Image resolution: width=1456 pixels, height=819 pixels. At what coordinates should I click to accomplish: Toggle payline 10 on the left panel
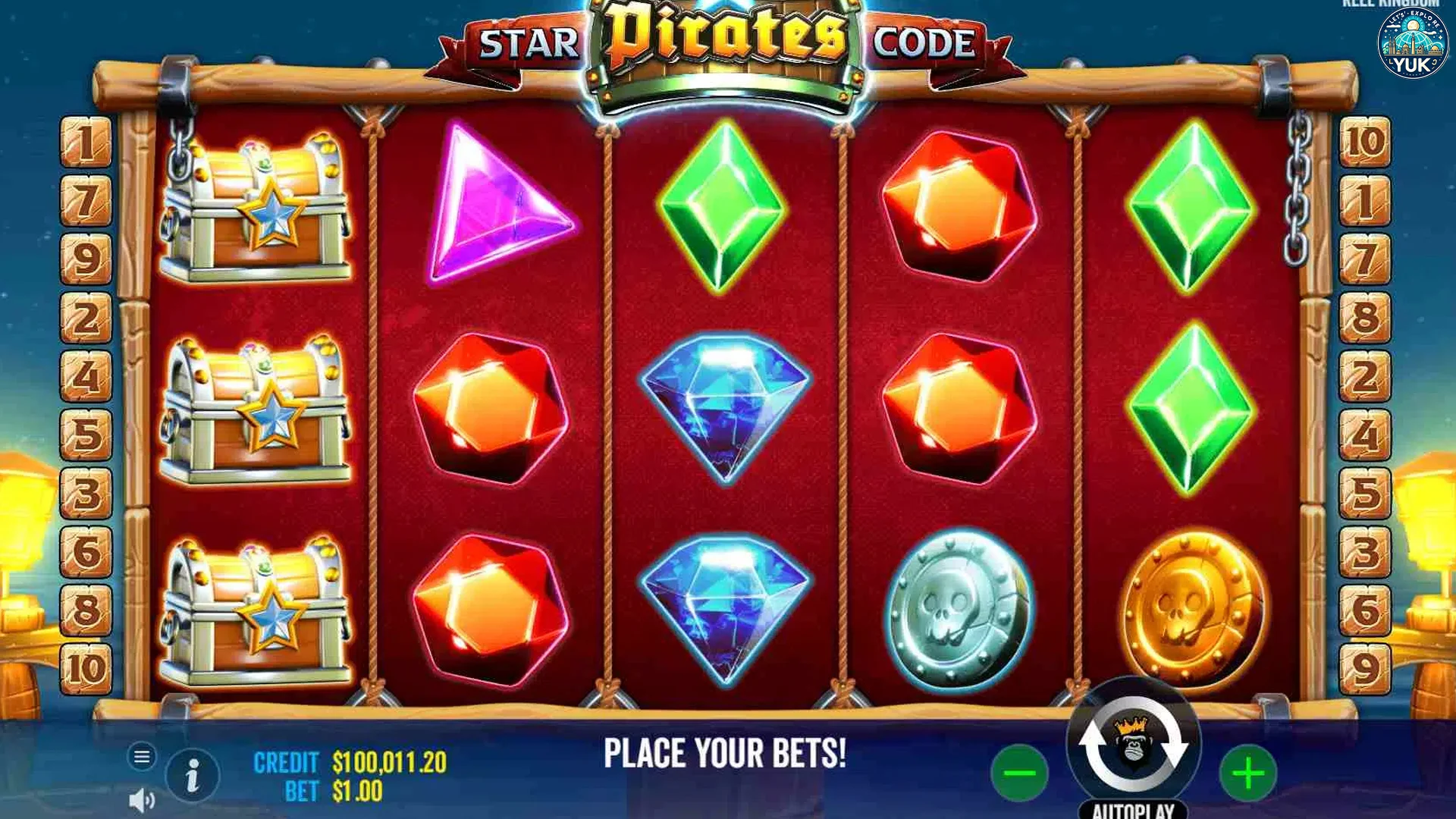(87, 667)
